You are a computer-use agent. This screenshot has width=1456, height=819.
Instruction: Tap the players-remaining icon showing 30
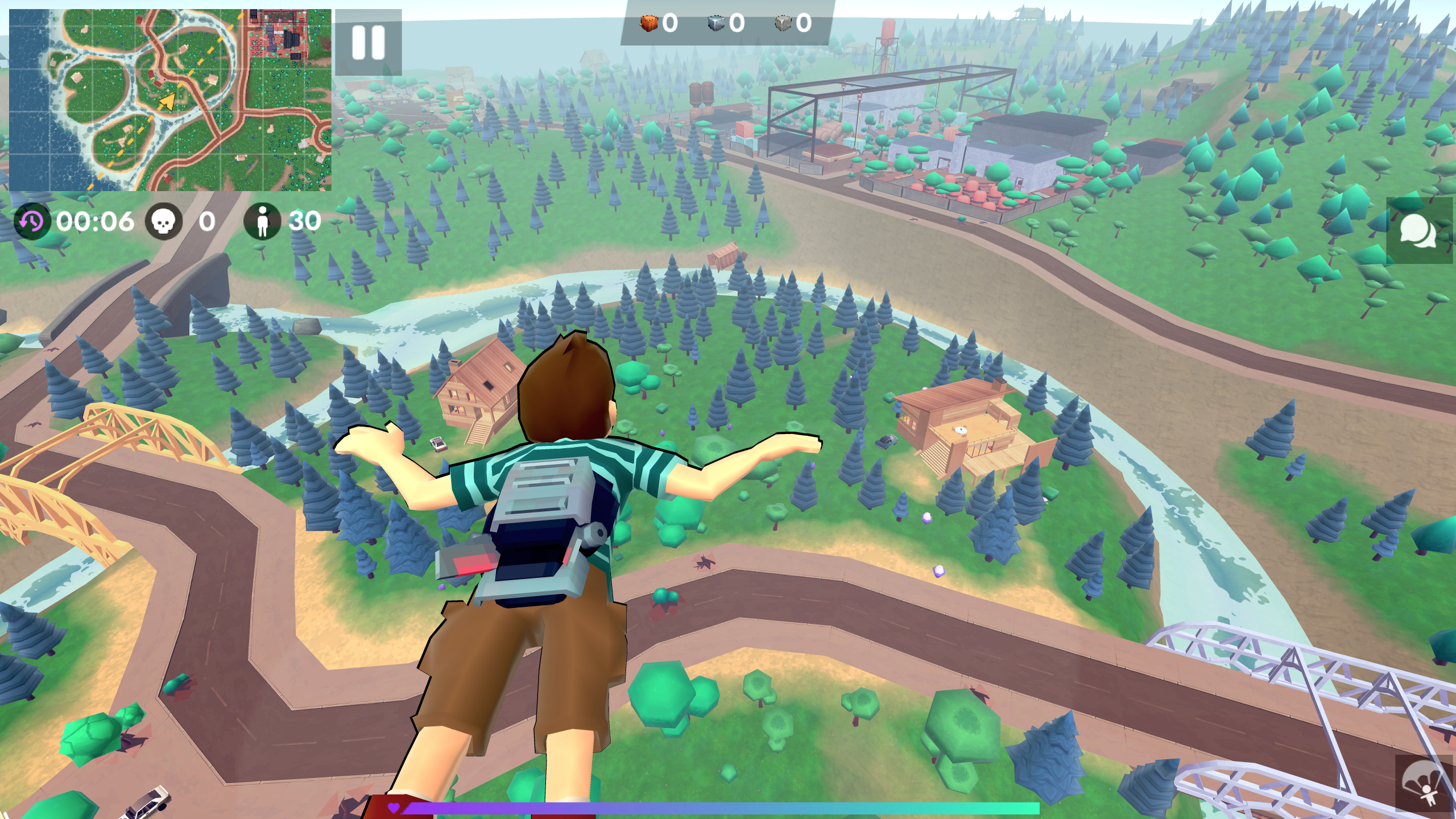tap(263, 222)
